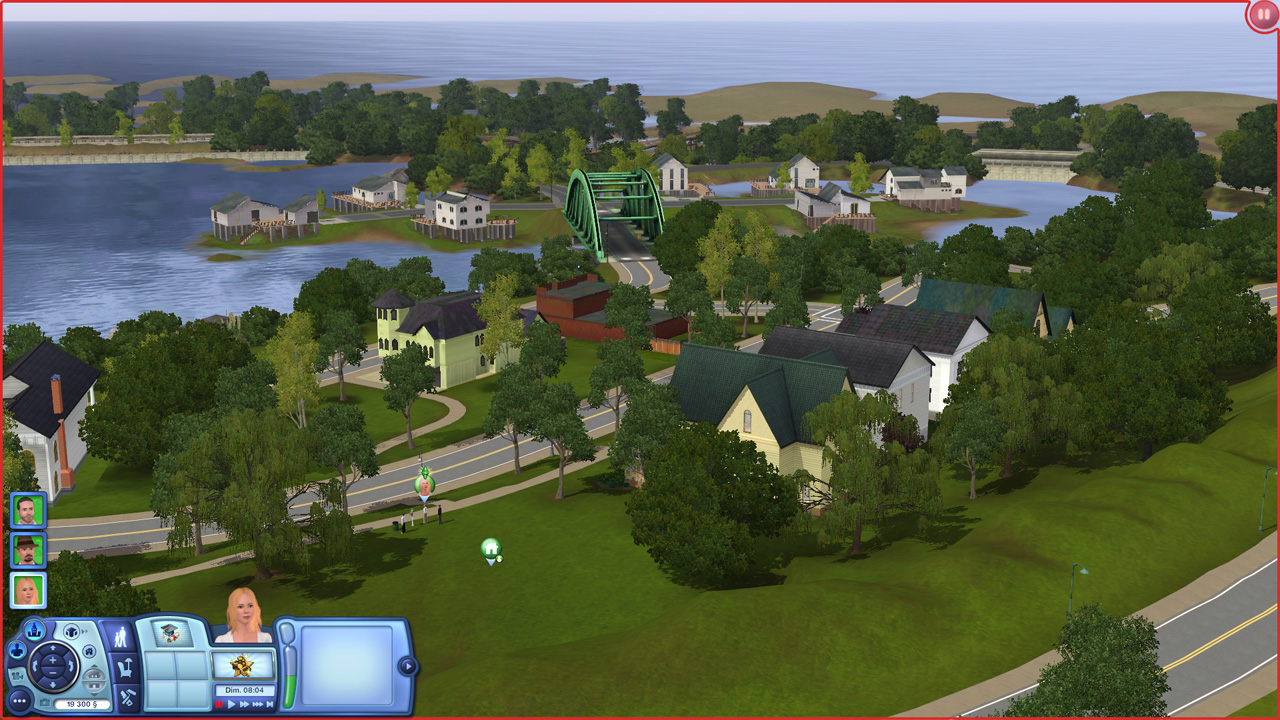
Task: Set game speed to normal play
Action: click(232, 704)
